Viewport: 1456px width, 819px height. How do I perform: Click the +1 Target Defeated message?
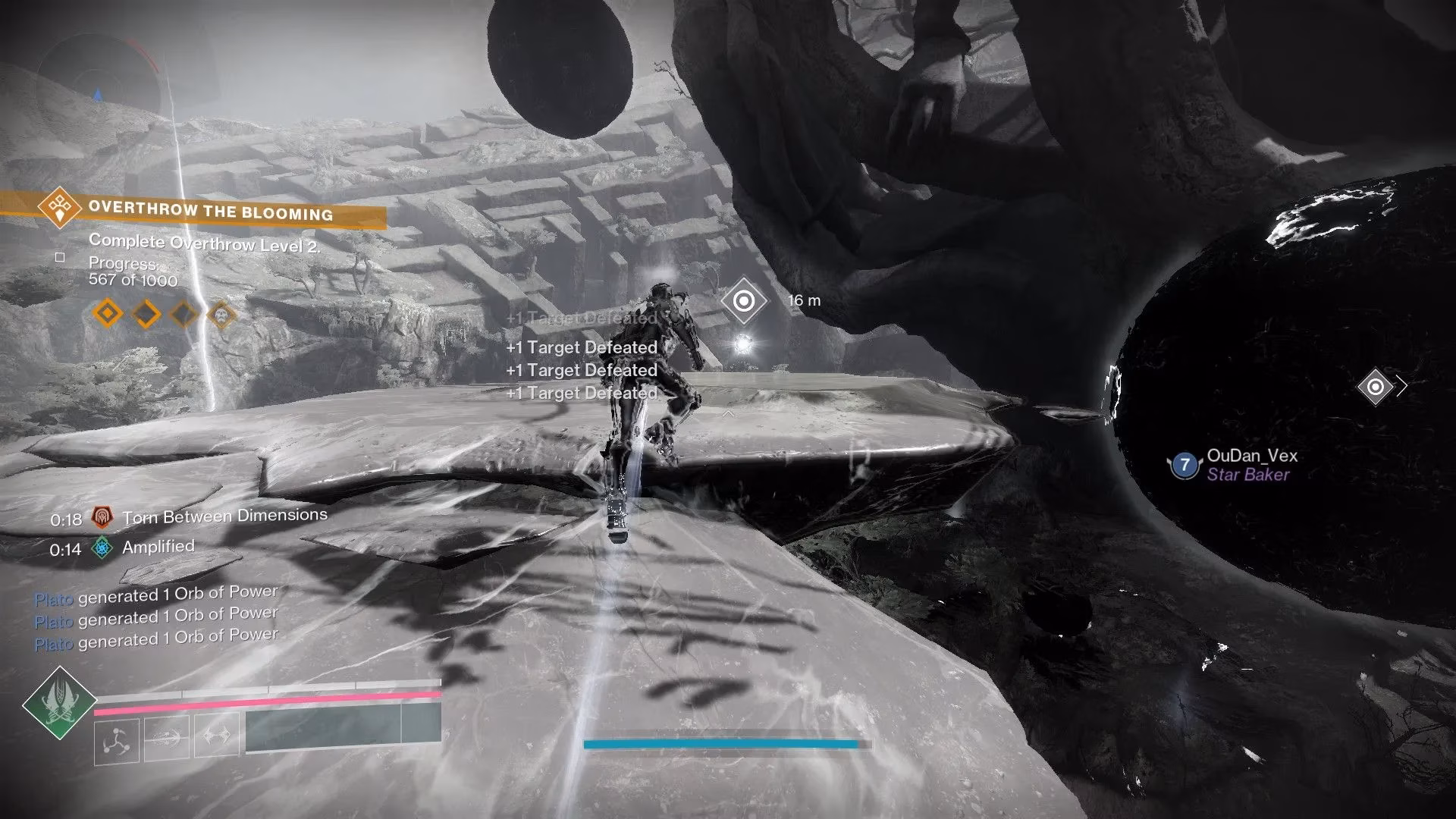582,347
